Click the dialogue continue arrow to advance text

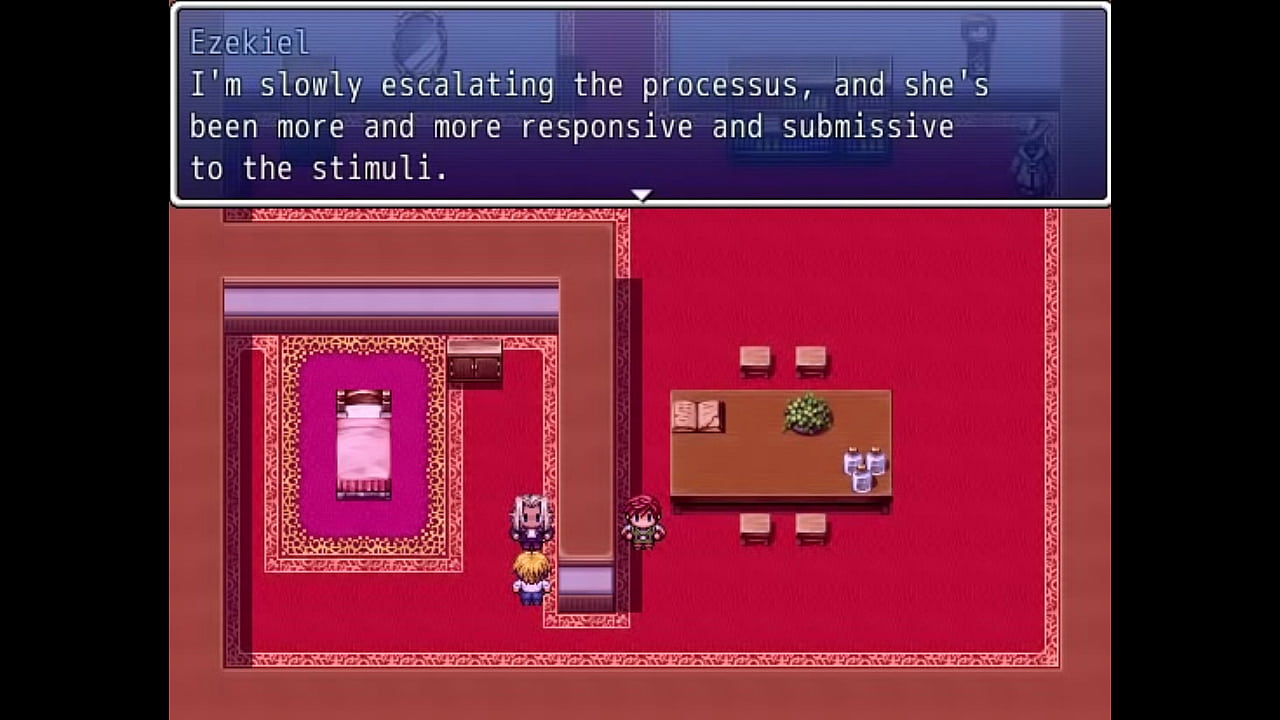[641, 193]
